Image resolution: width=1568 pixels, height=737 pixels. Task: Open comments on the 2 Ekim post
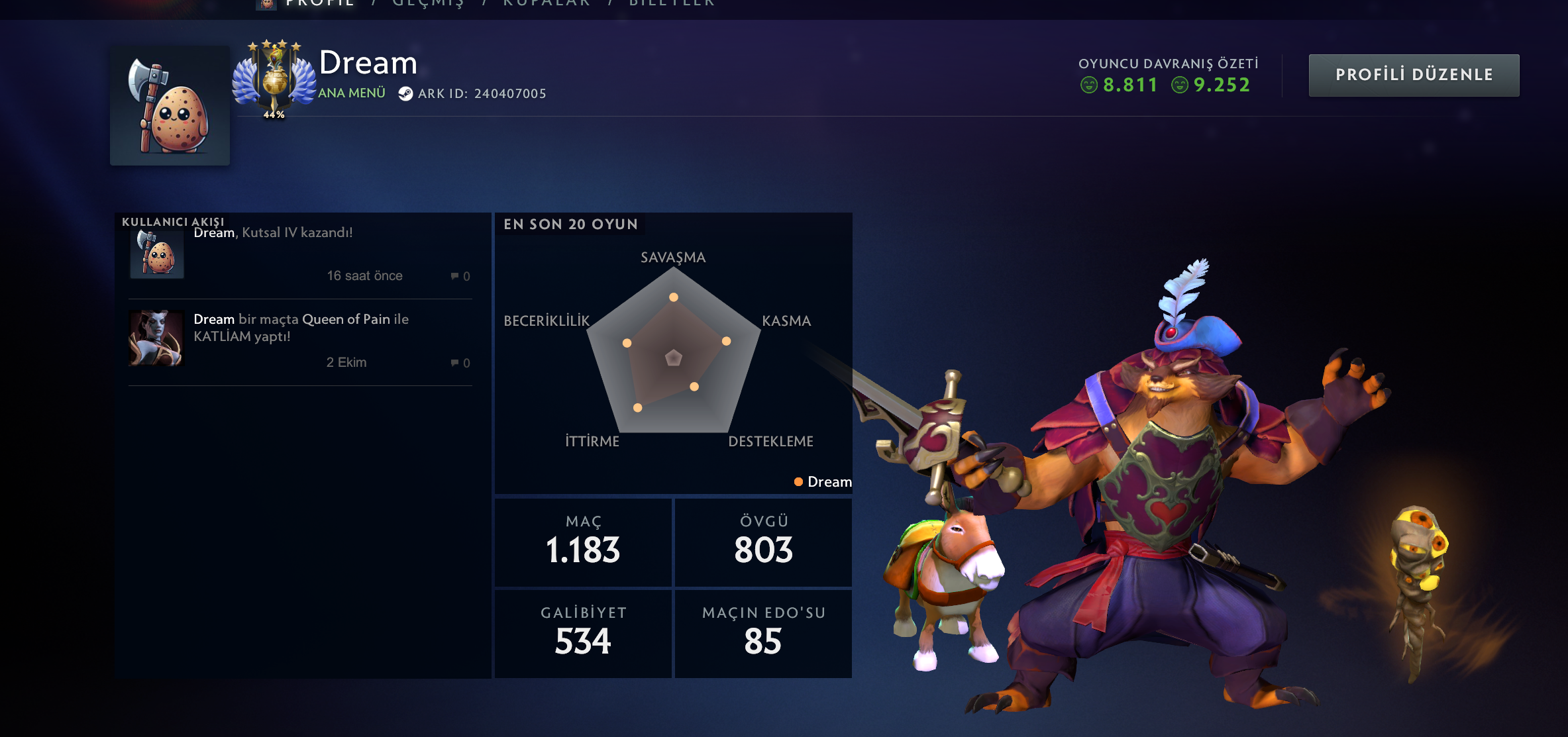[460, 363]
